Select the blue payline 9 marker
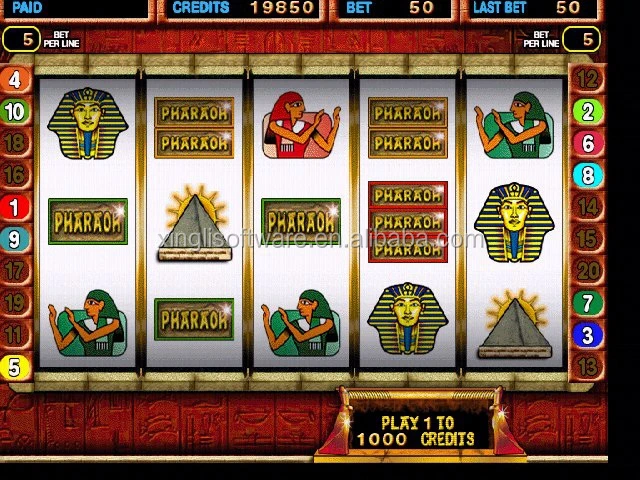640x480 pixels. click(x=15, y=239)
